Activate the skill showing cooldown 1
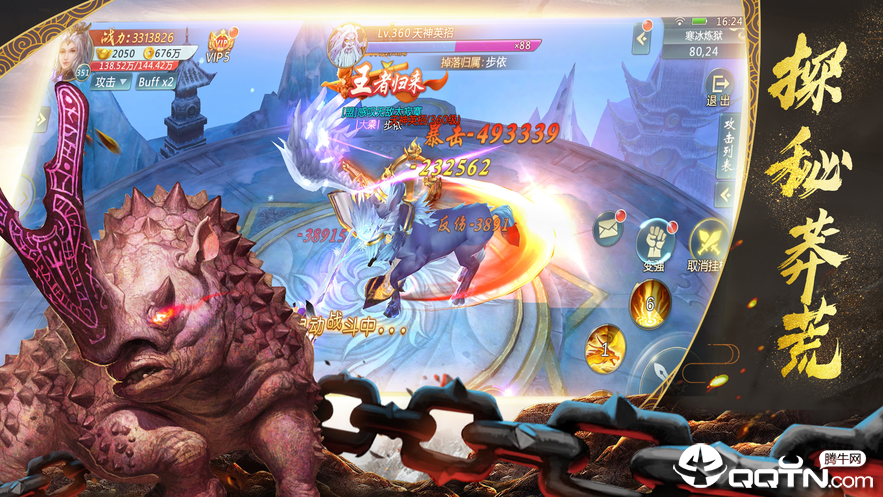The image size is (883, 497). tap(605, 347)
